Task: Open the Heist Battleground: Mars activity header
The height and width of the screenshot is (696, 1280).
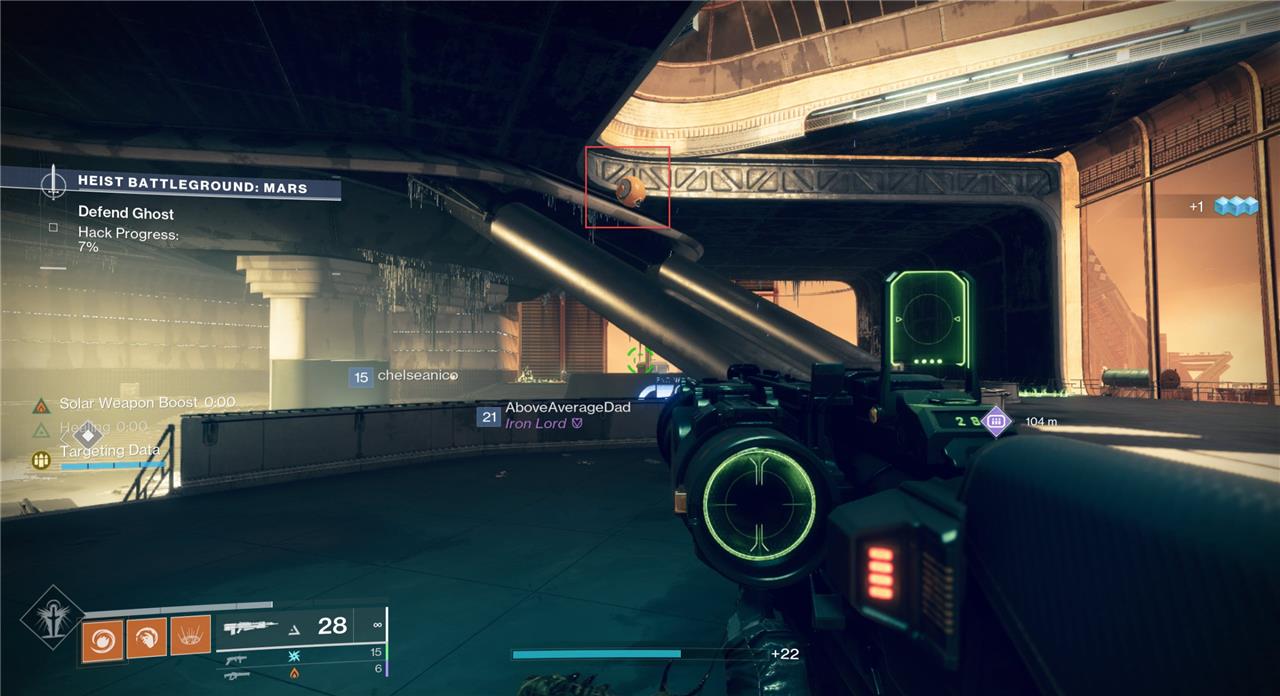Action: (192, 187)
